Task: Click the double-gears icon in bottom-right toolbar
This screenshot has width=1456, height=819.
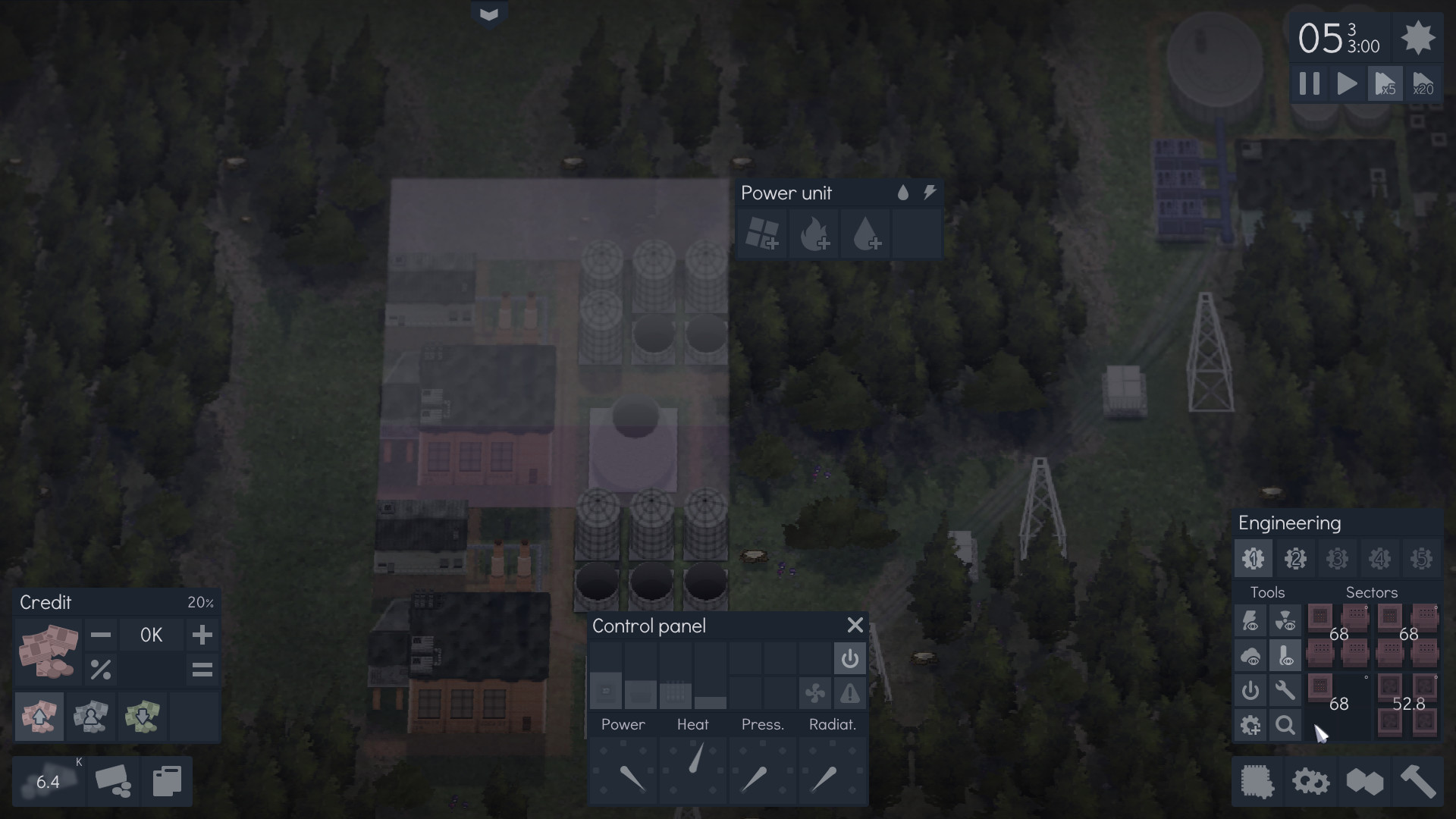Action: pyautogui.click(x=1310, y=781)
